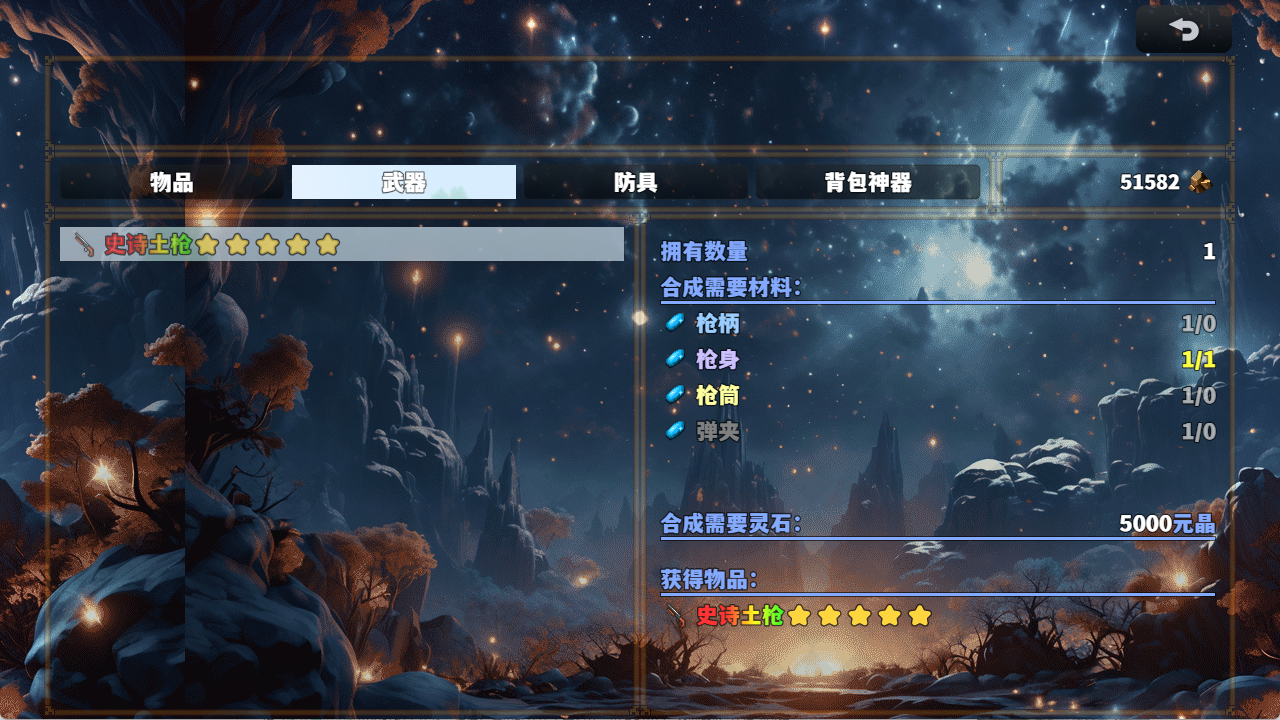
Task: Switch to the 物品 tab
Action: click(x=172, y=182)
